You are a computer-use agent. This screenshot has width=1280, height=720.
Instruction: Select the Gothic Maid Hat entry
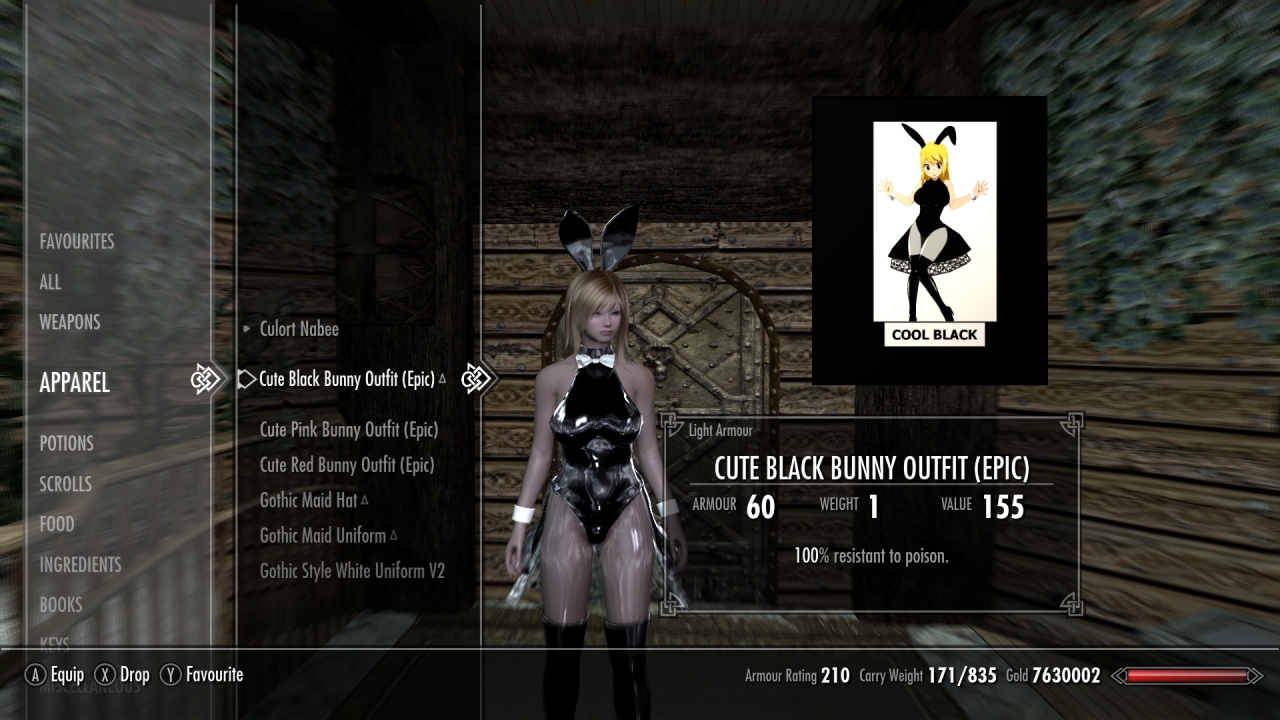(x=308, y=500)
